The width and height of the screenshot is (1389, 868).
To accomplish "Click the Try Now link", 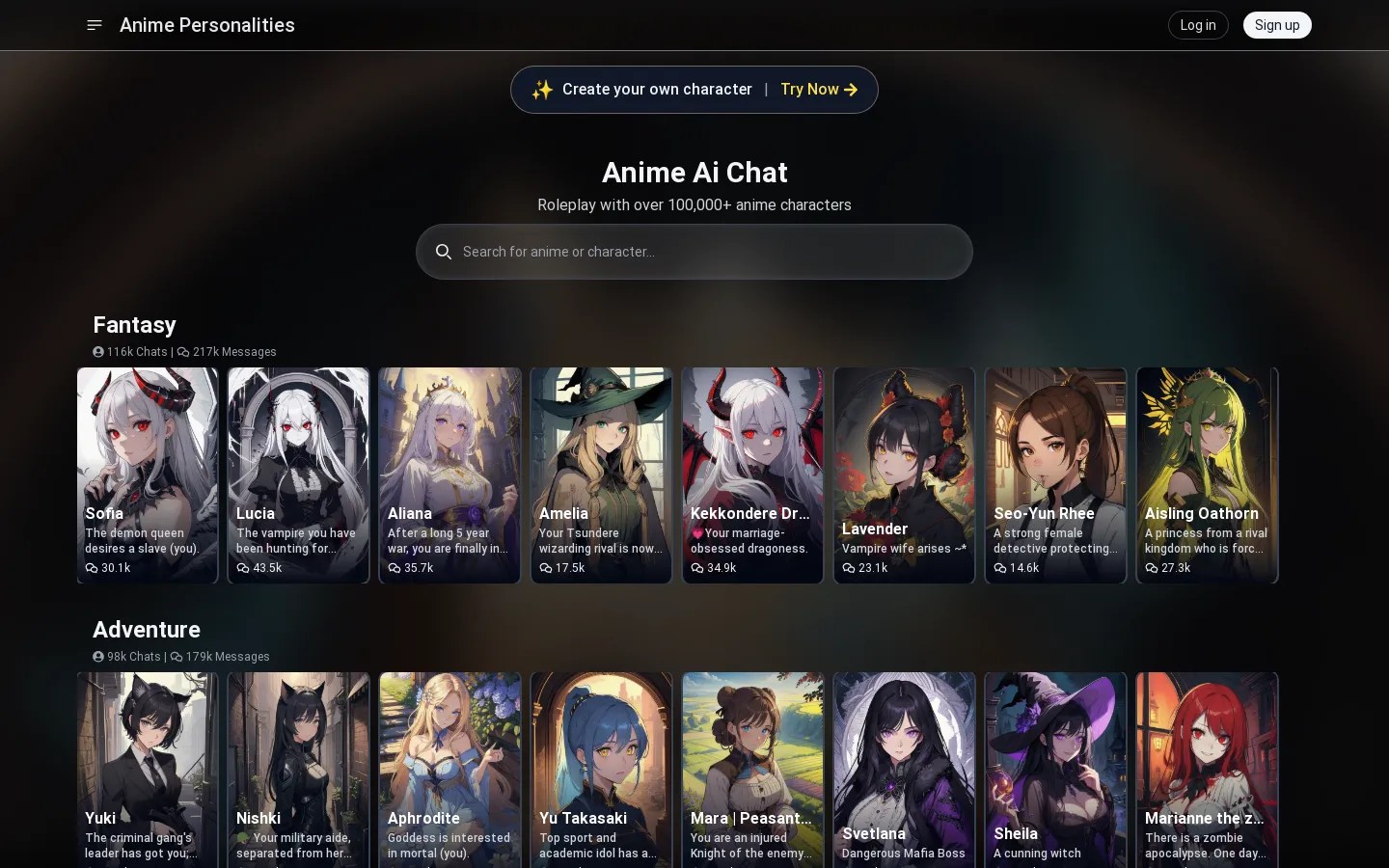I will 809,89.
